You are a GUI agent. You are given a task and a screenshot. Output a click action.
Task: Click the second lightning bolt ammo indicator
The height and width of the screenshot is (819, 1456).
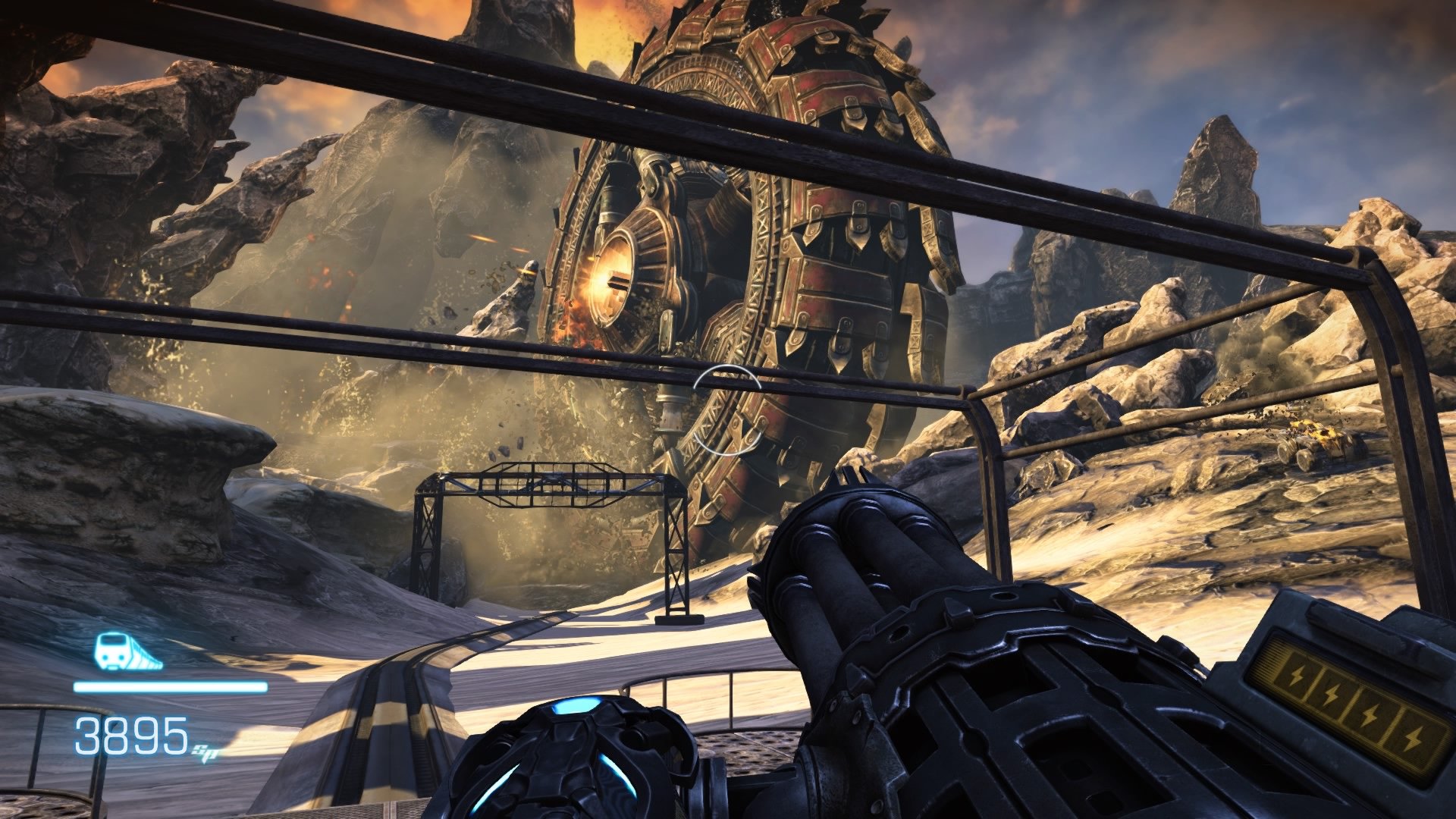coord(1332,695)
